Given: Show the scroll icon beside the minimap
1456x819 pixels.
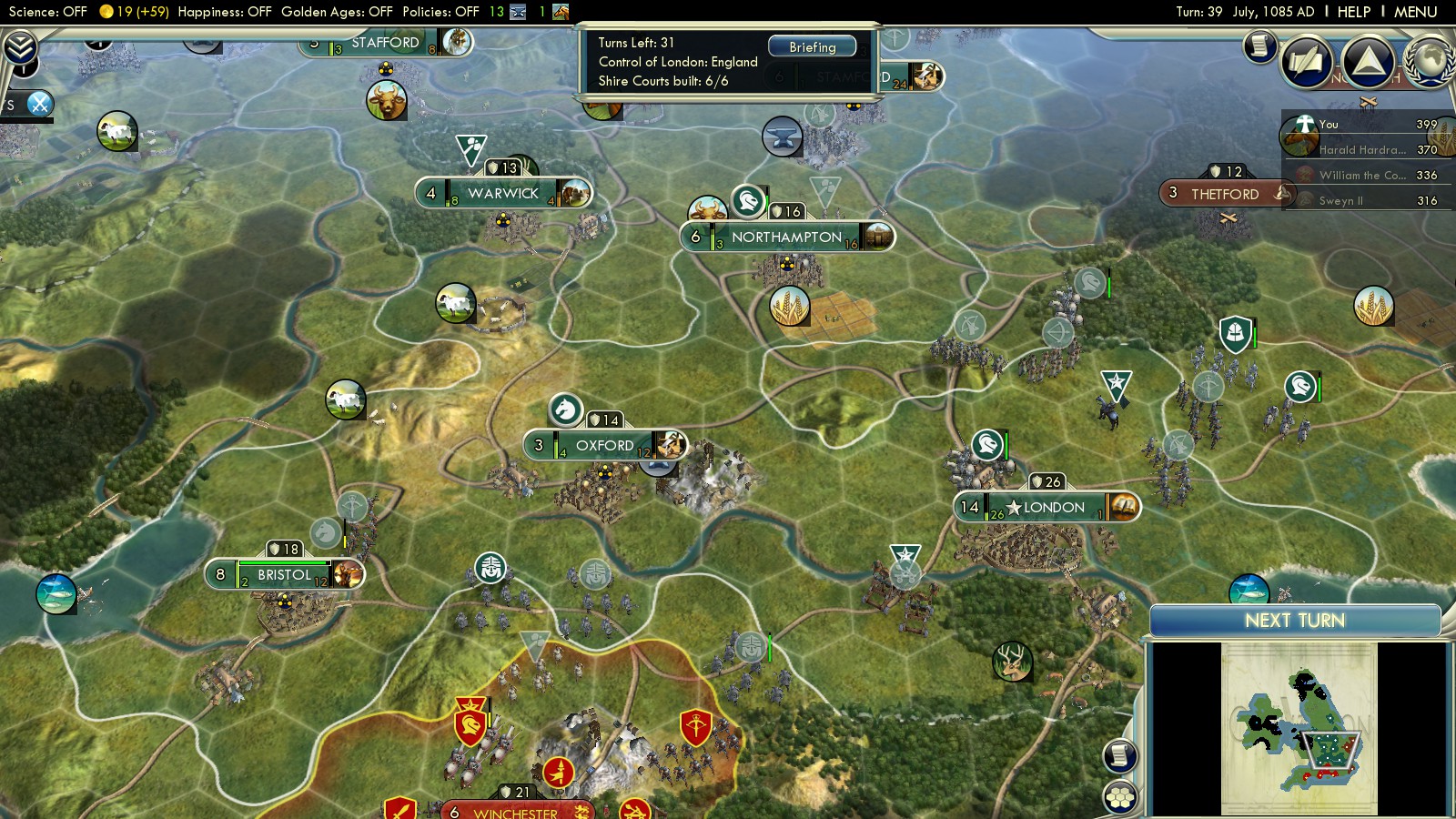Looking at the screenshot, I should [x=1120, y=755].
